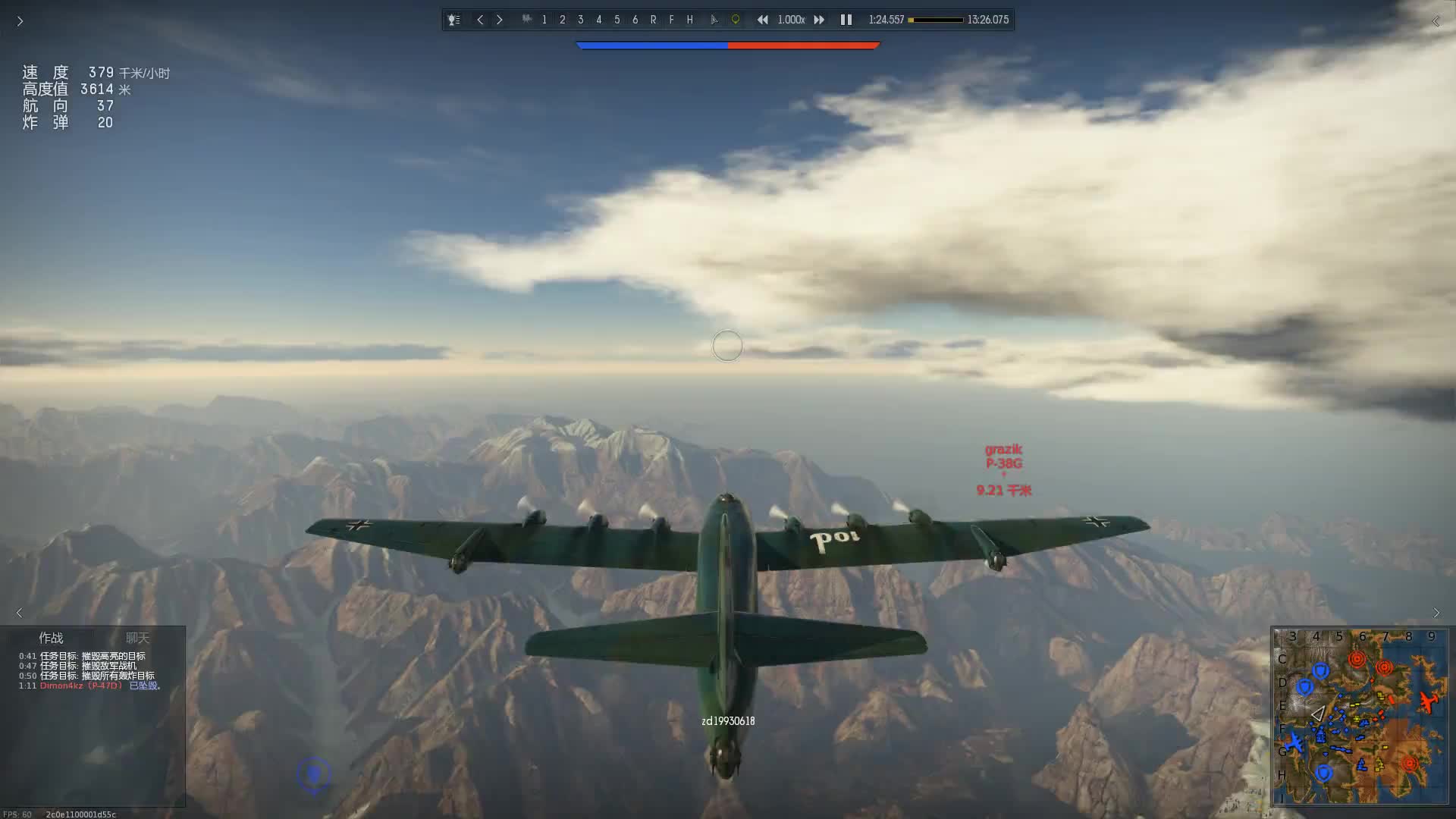The image size is (1456, 819).
Task: Choose the R camera mode
Action: pyautogui.click(x=654, y=20)
